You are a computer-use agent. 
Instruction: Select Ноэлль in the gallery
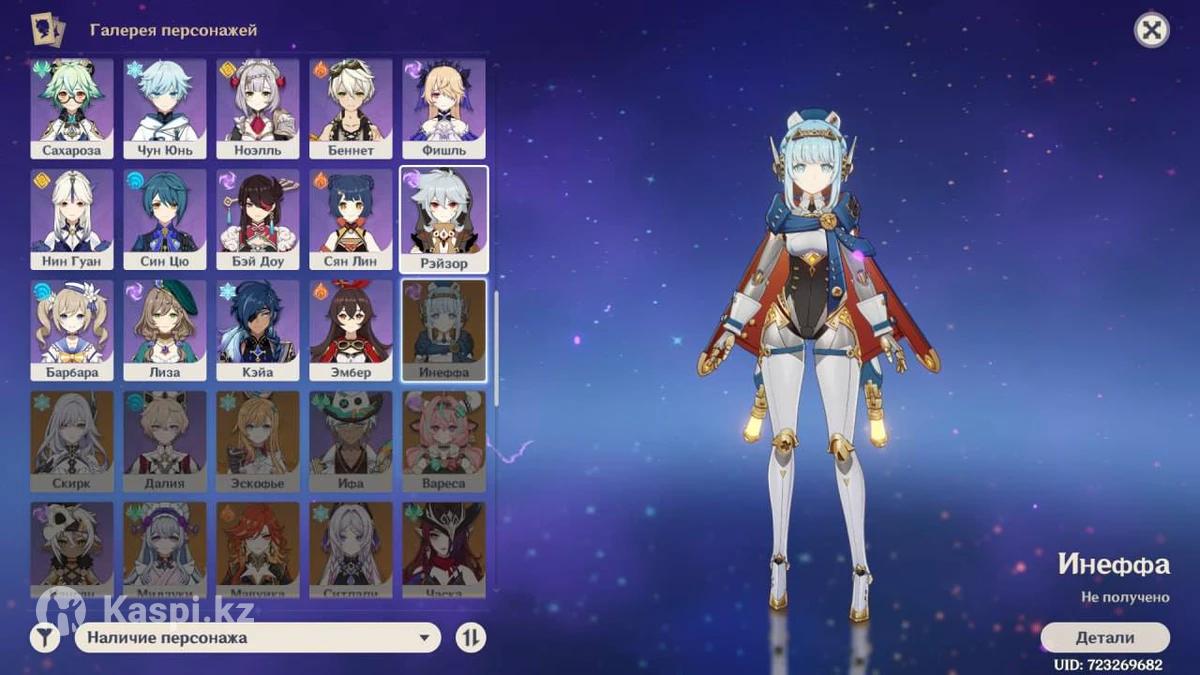pos(258,108)
